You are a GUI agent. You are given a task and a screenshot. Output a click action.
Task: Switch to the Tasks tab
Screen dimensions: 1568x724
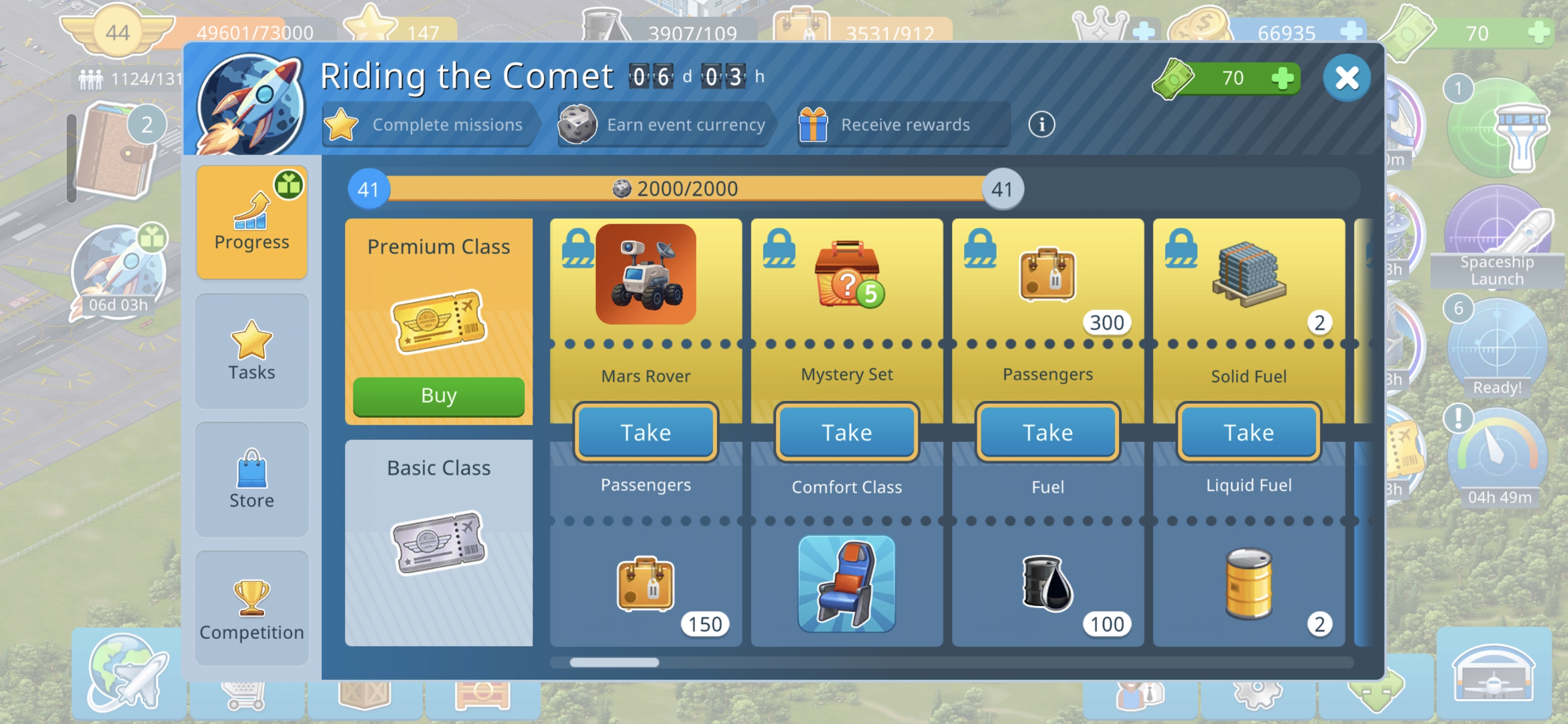(251, 351)
